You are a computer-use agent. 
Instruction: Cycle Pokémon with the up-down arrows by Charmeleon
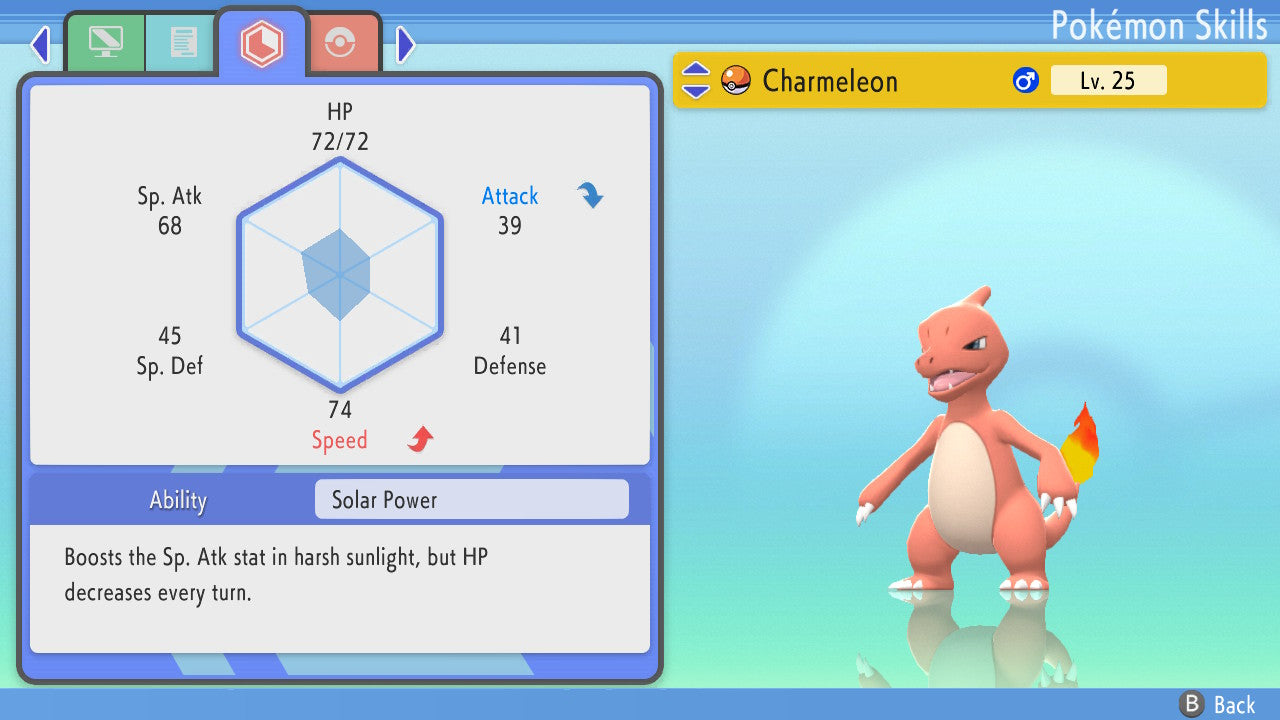coord(696,80)
